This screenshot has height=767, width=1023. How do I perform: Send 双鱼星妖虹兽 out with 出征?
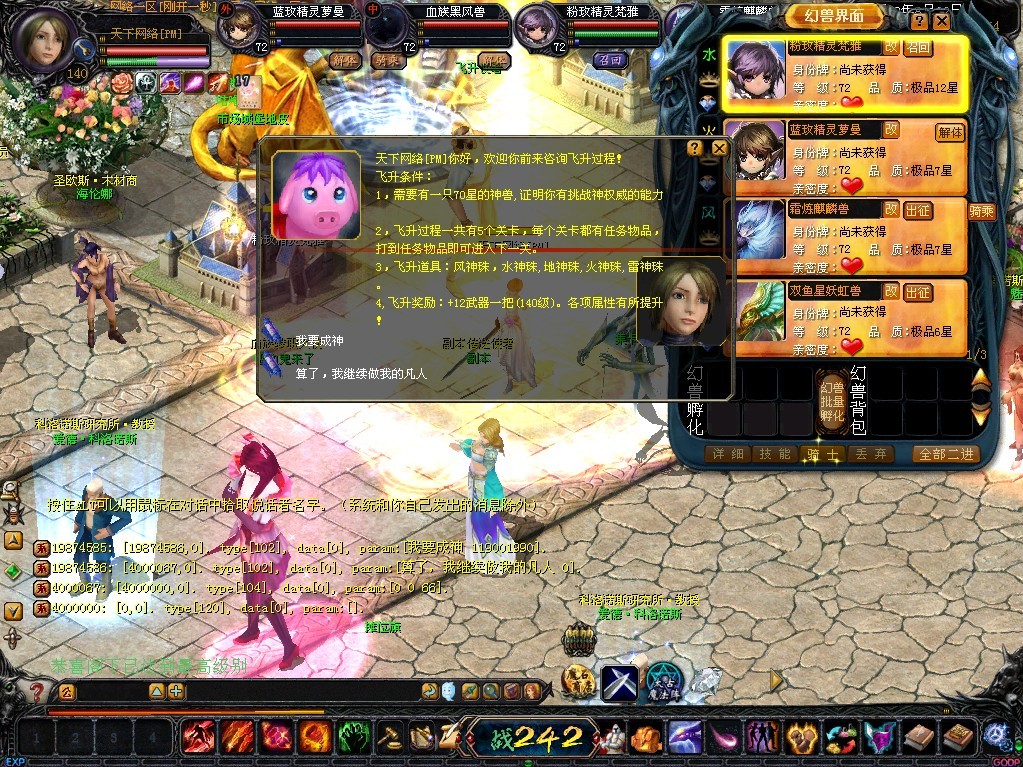(x=918, y=292)
